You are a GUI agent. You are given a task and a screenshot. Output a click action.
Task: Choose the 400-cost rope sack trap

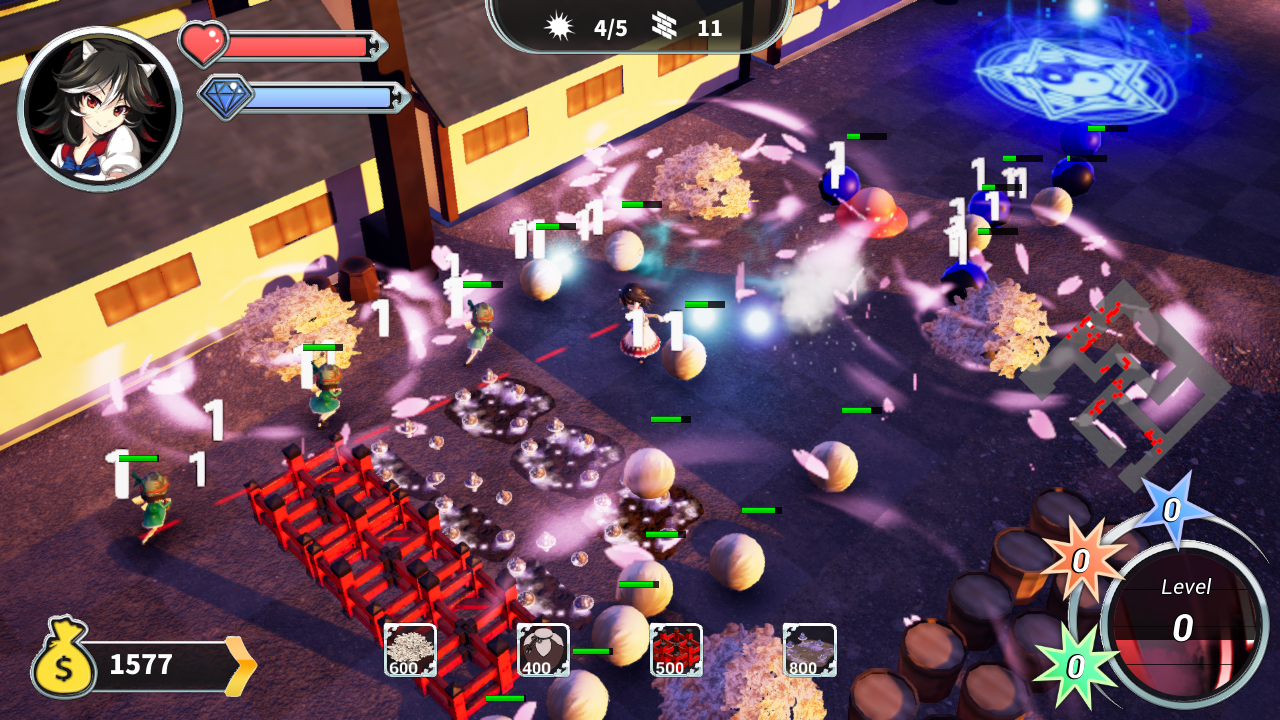pos(543,650)
